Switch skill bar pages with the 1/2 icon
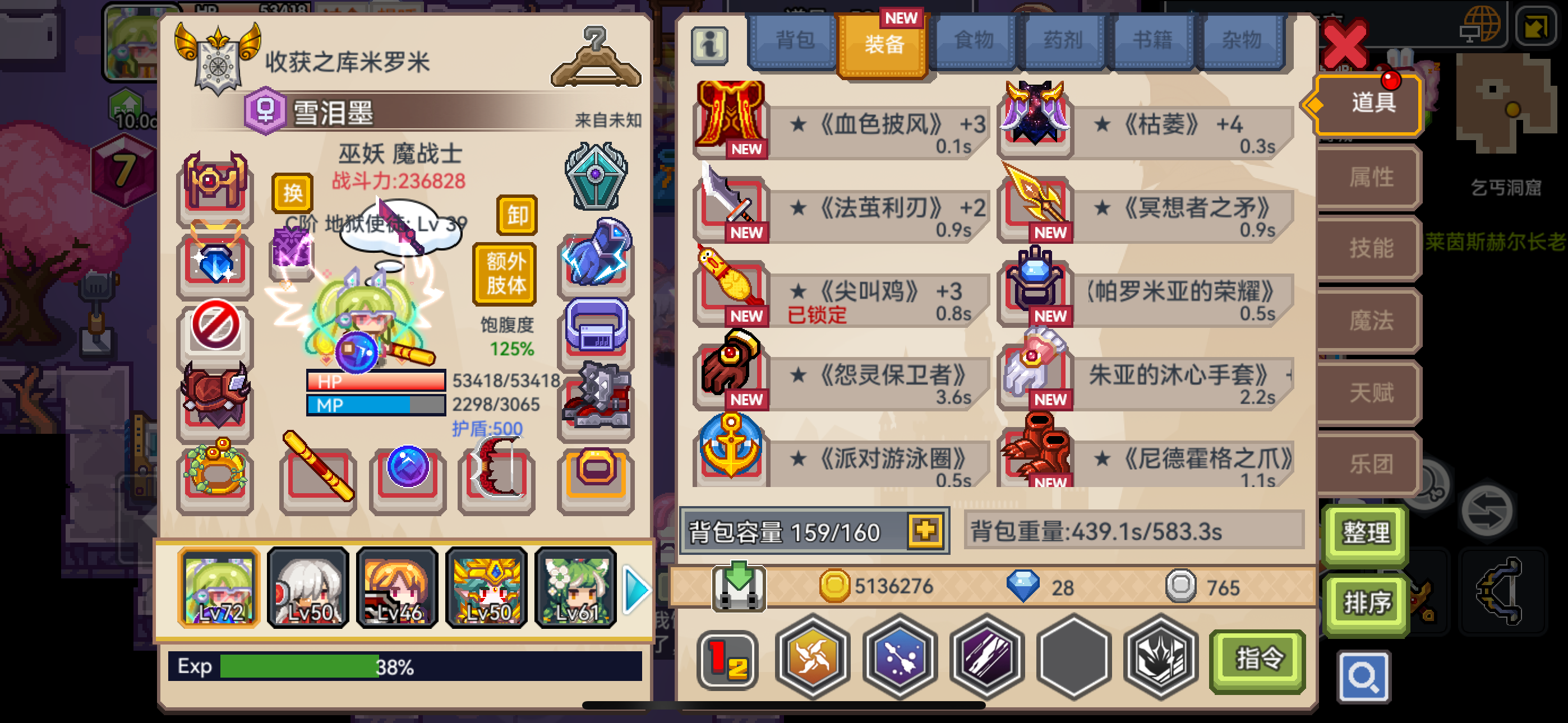The image size is (1568, 723). (x=727, y=659)
